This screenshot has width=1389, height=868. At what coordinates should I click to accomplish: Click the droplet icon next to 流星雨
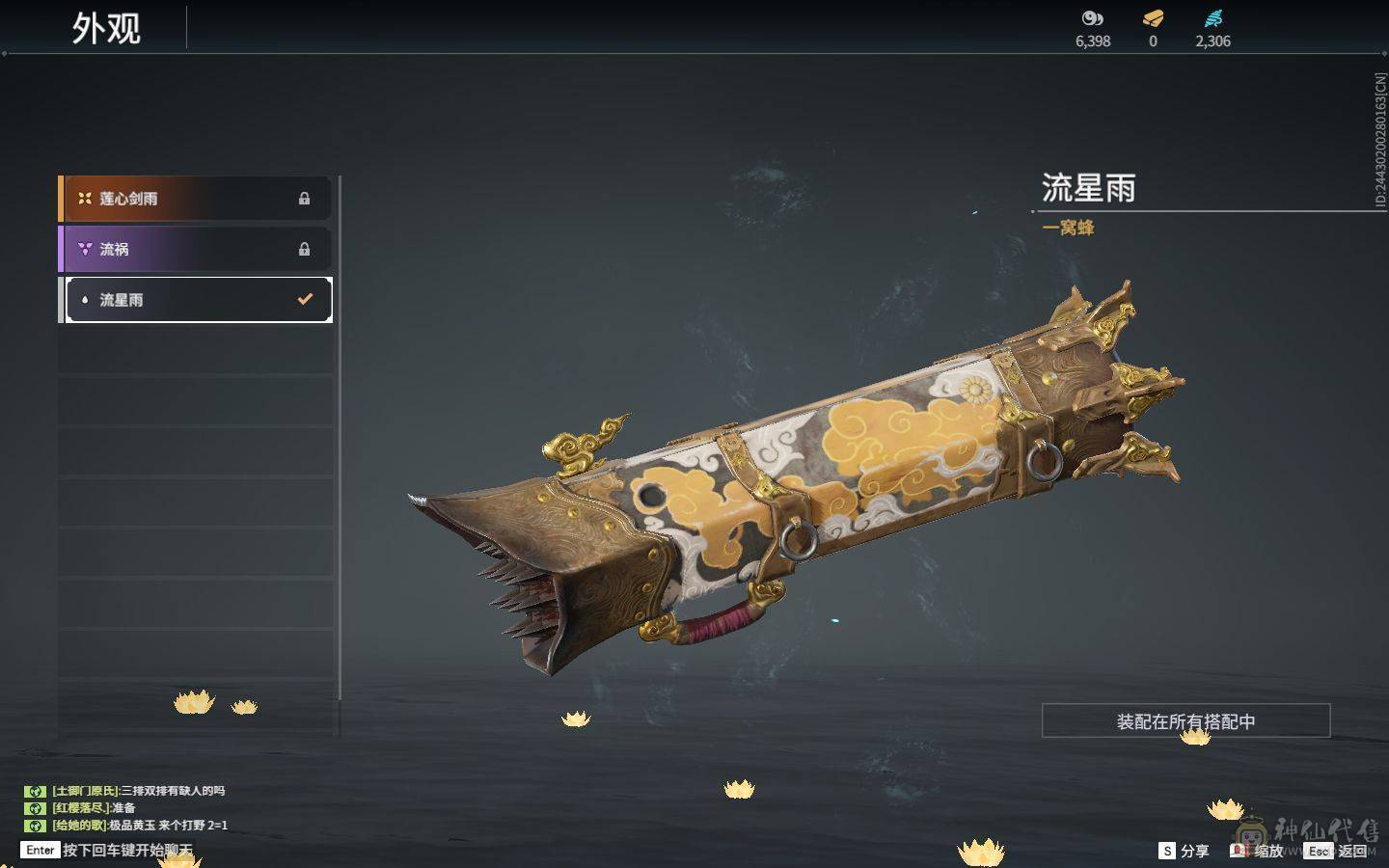point(86,300)
